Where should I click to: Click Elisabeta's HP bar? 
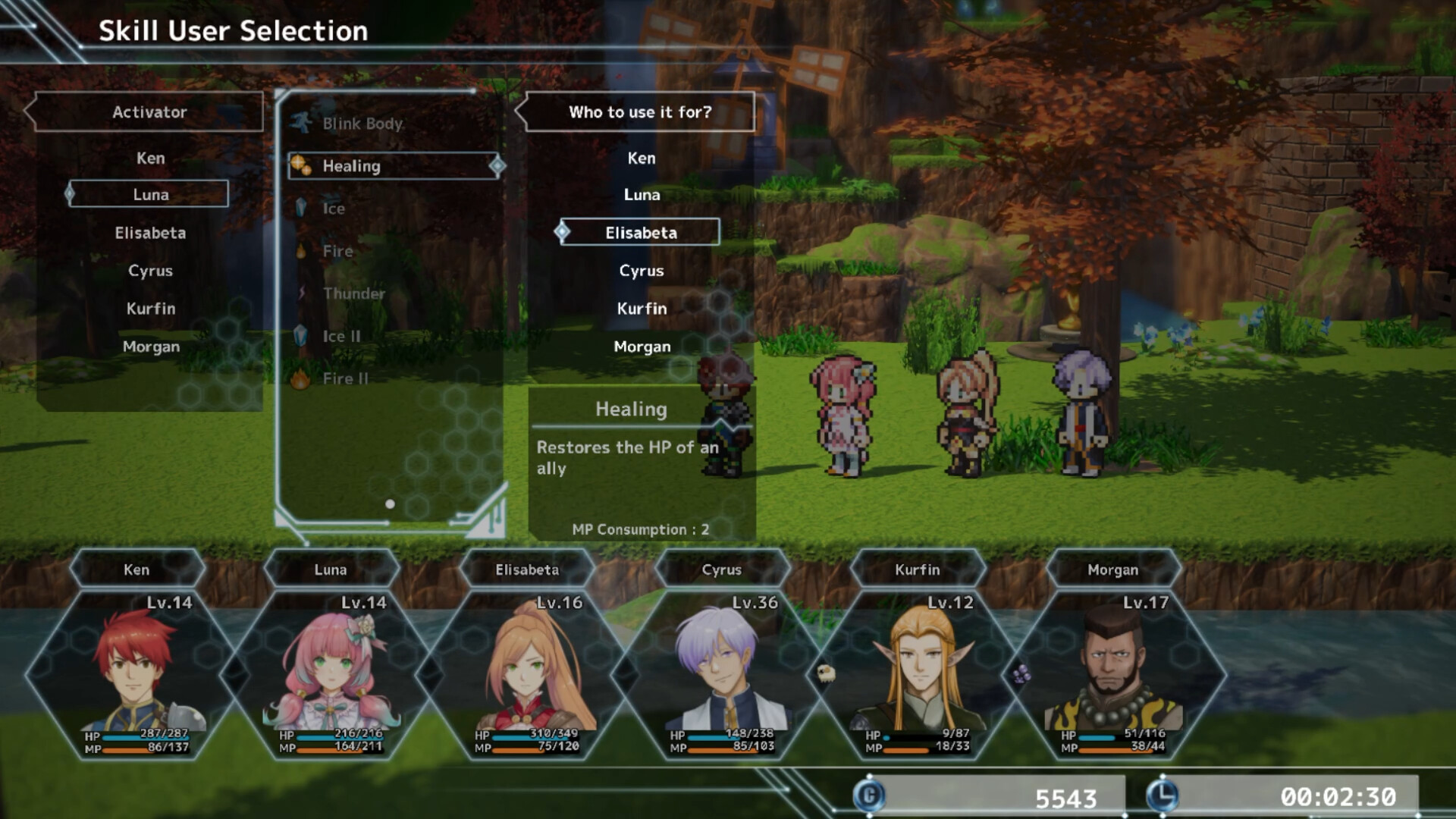click(x=531, y=734)
